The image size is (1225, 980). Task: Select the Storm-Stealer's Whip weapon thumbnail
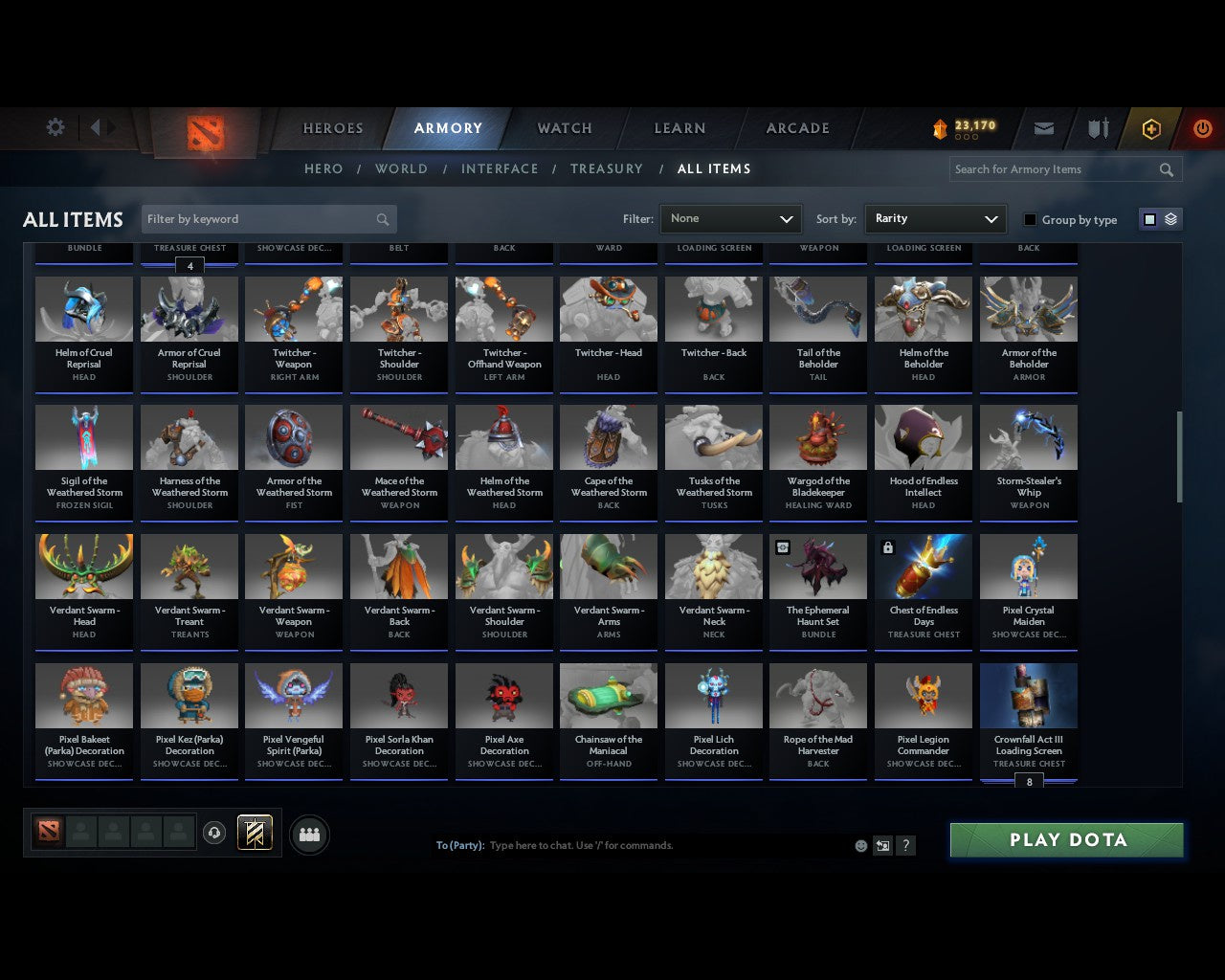point(1028,436)
